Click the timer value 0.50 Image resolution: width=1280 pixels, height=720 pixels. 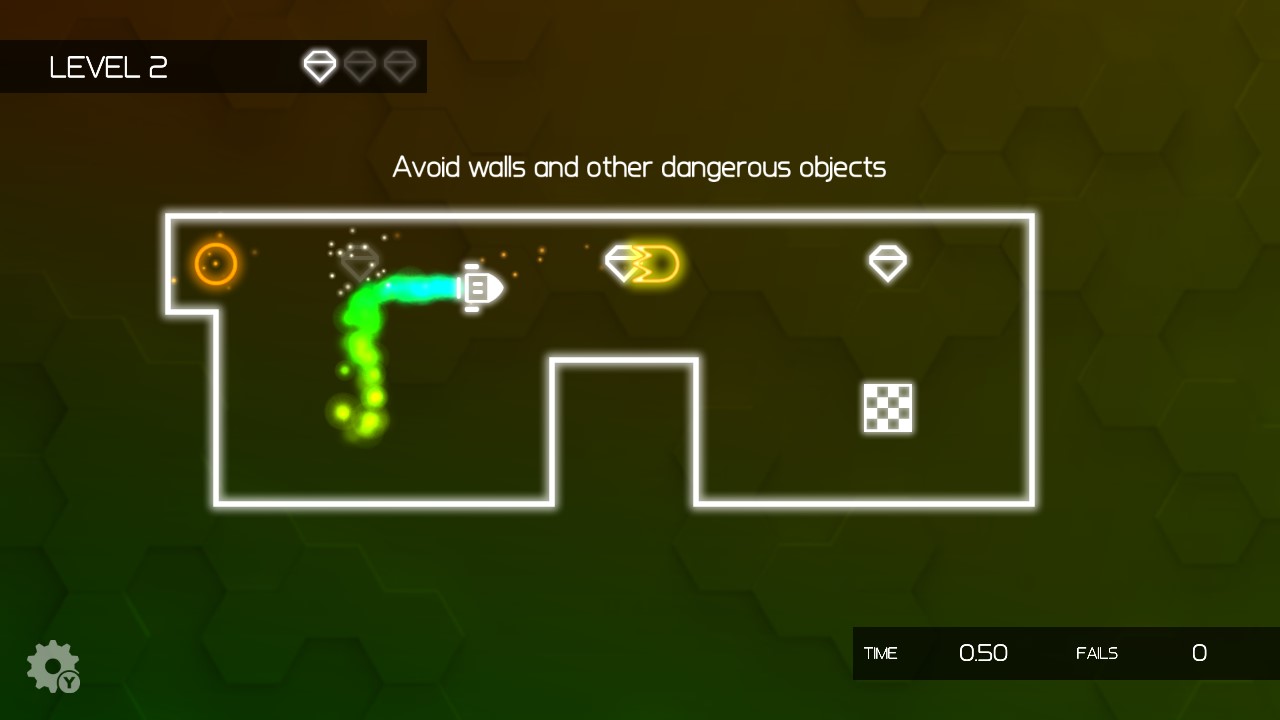tap(983, 653)
